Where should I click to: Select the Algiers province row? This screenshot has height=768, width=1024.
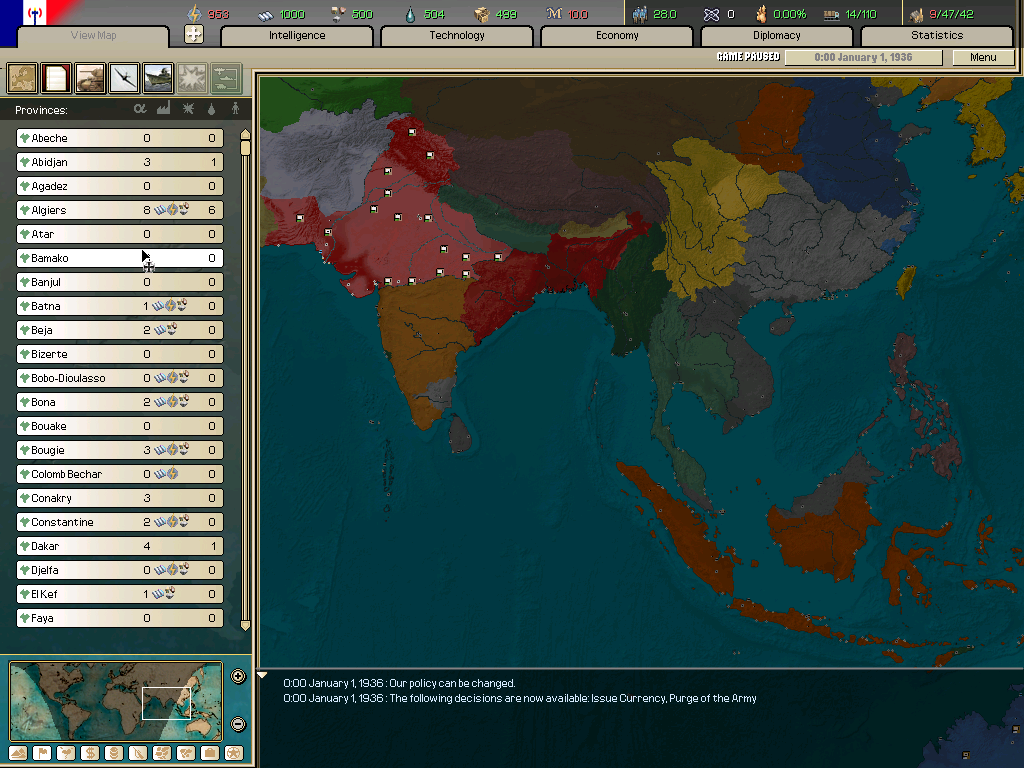click(x=120, y=210)
